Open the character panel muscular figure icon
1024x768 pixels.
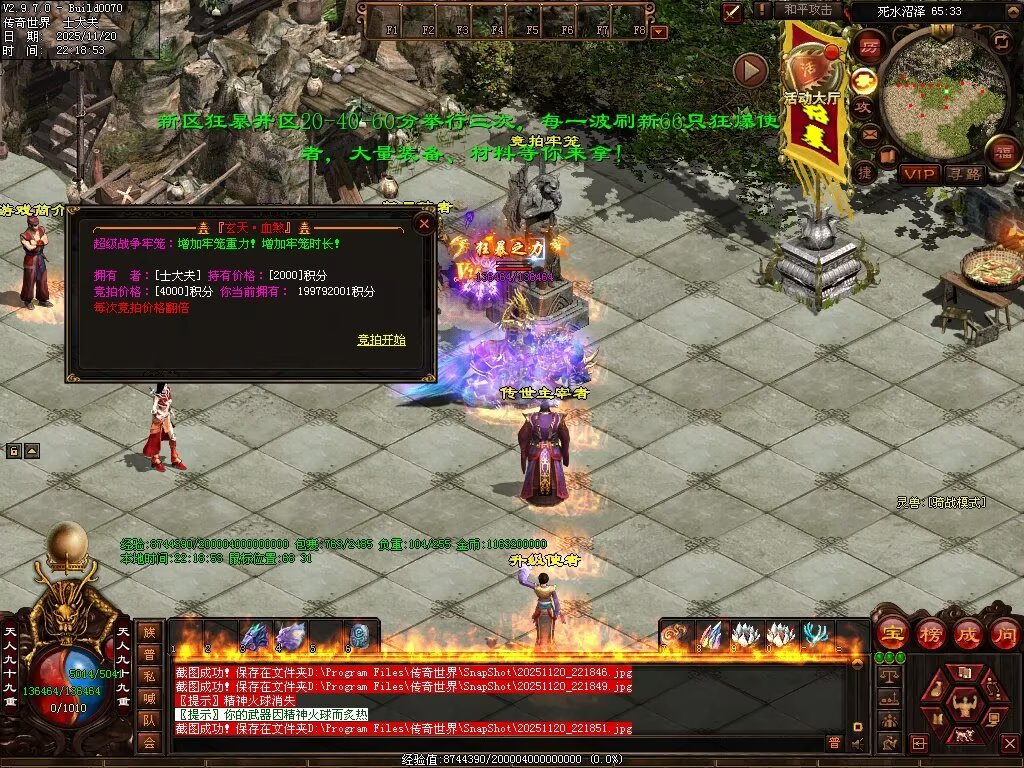tap(964, 707)
